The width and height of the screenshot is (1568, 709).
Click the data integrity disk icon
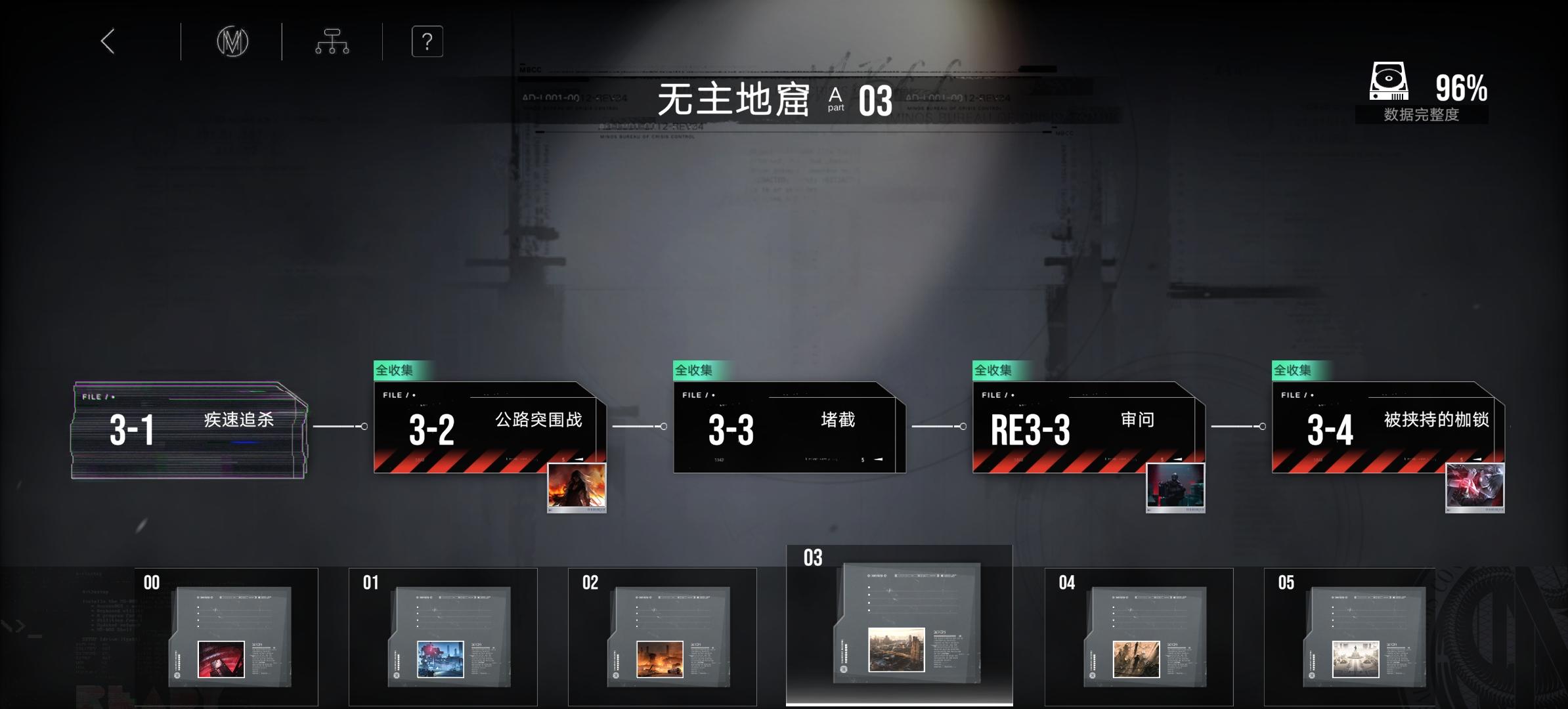[x=1388, y=81]
